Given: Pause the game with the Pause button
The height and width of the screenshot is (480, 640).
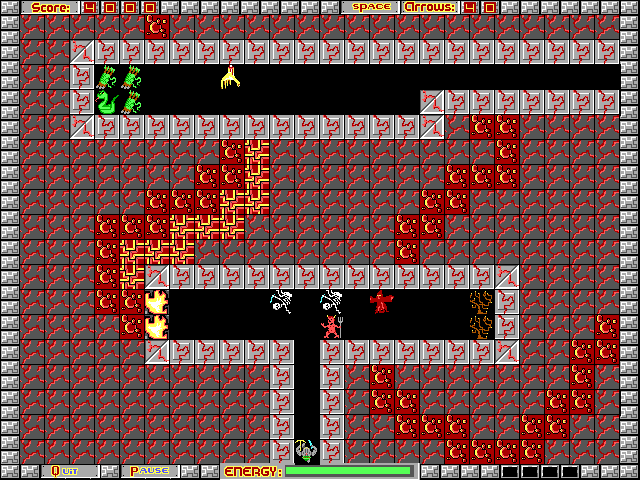Looking at the screenshot, I should click(150, 471).
